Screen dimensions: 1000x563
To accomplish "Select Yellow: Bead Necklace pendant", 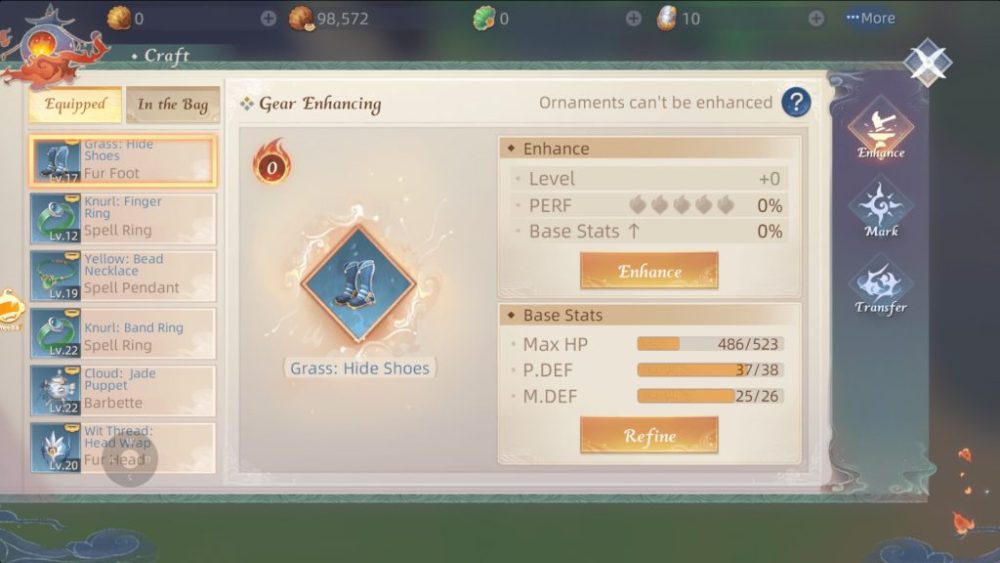I will (122, 276).
